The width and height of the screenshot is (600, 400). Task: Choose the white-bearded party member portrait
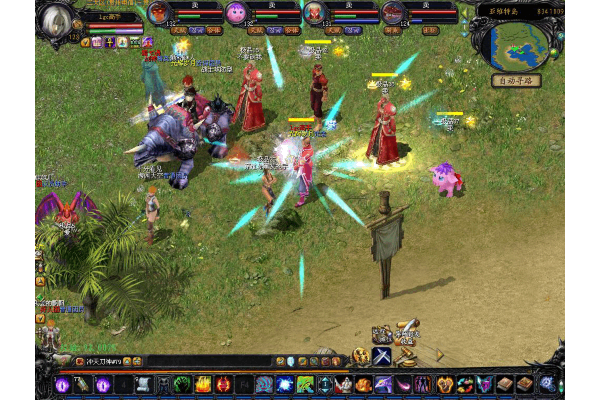[315, 13]
